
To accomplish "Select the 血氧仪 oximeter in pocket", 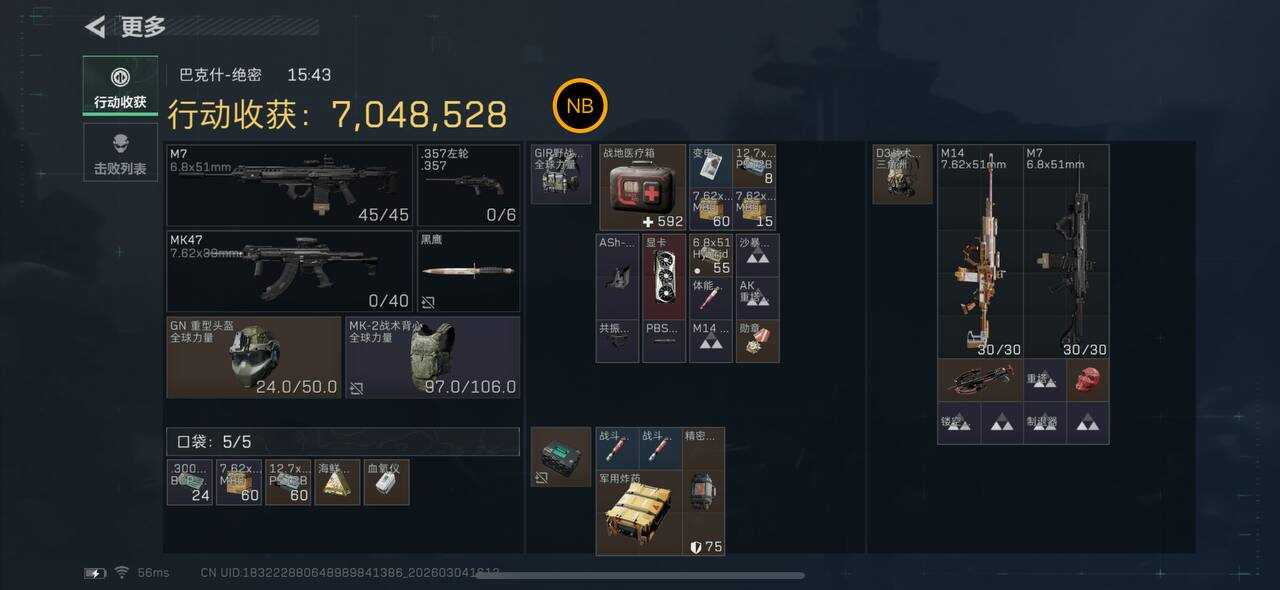I will (386, 482).
